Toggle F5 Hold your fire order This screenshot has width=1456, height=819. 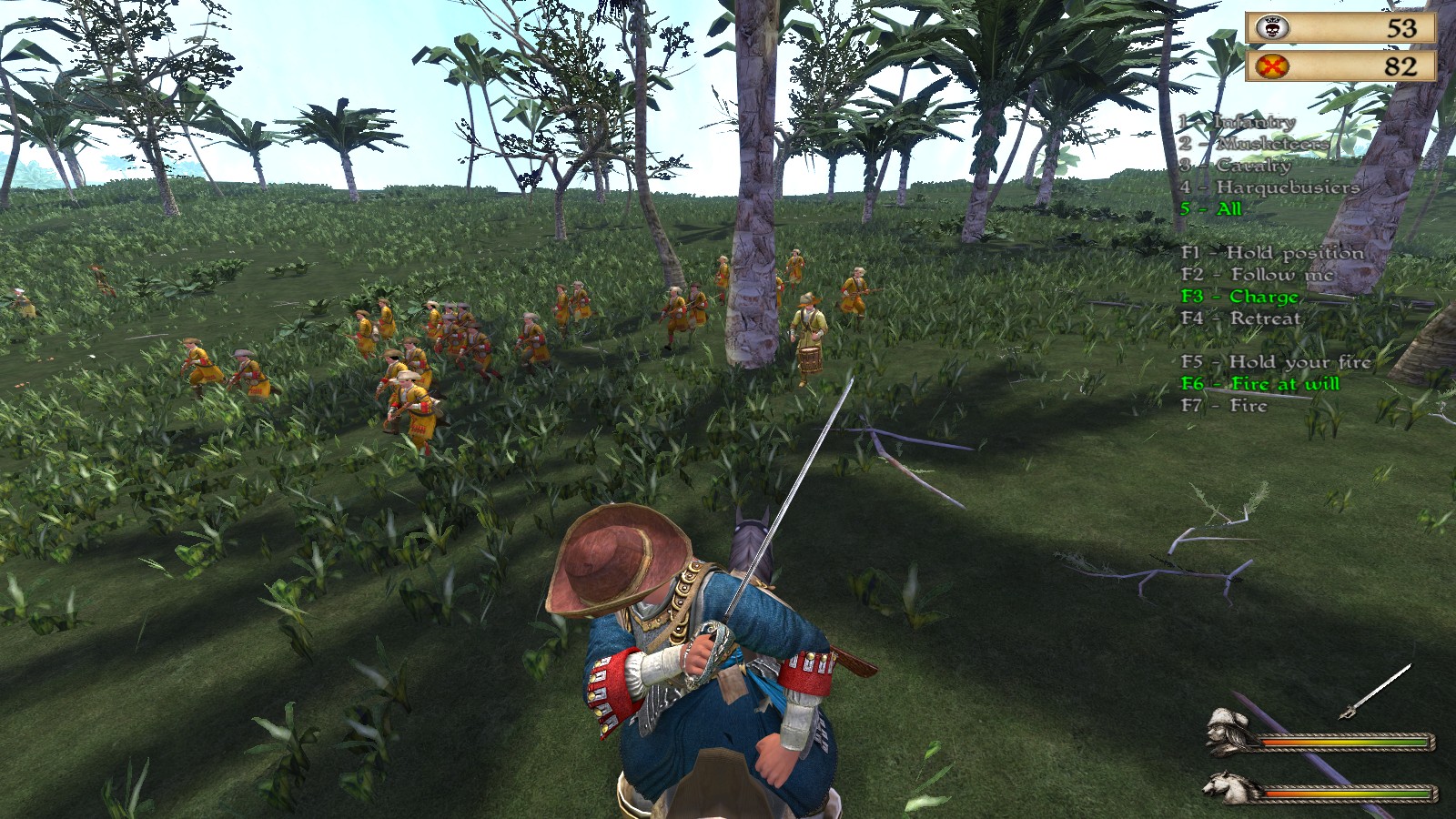click(x=1278, y=361)
